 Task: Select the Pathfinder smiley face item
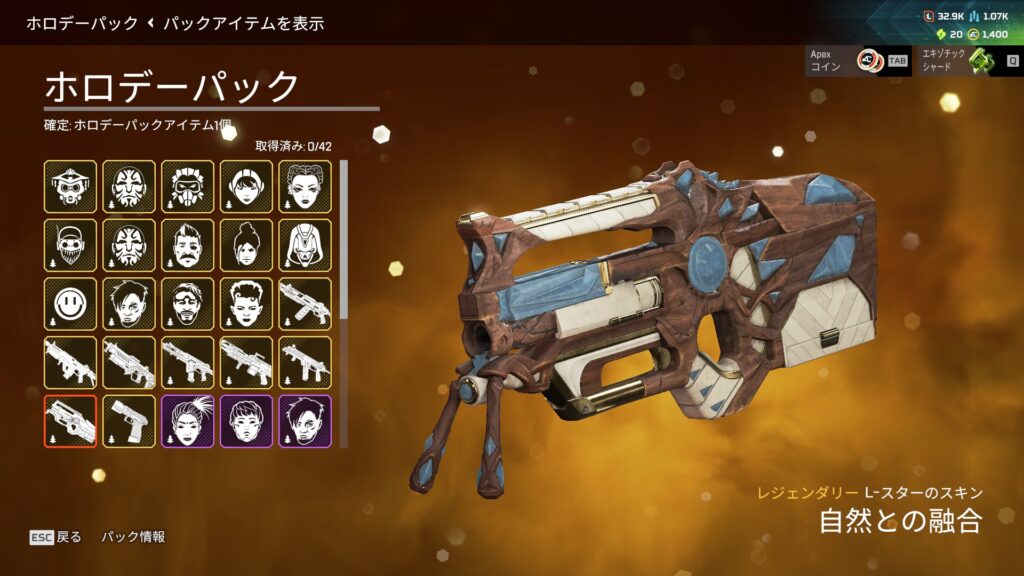[x=70, y=304]
